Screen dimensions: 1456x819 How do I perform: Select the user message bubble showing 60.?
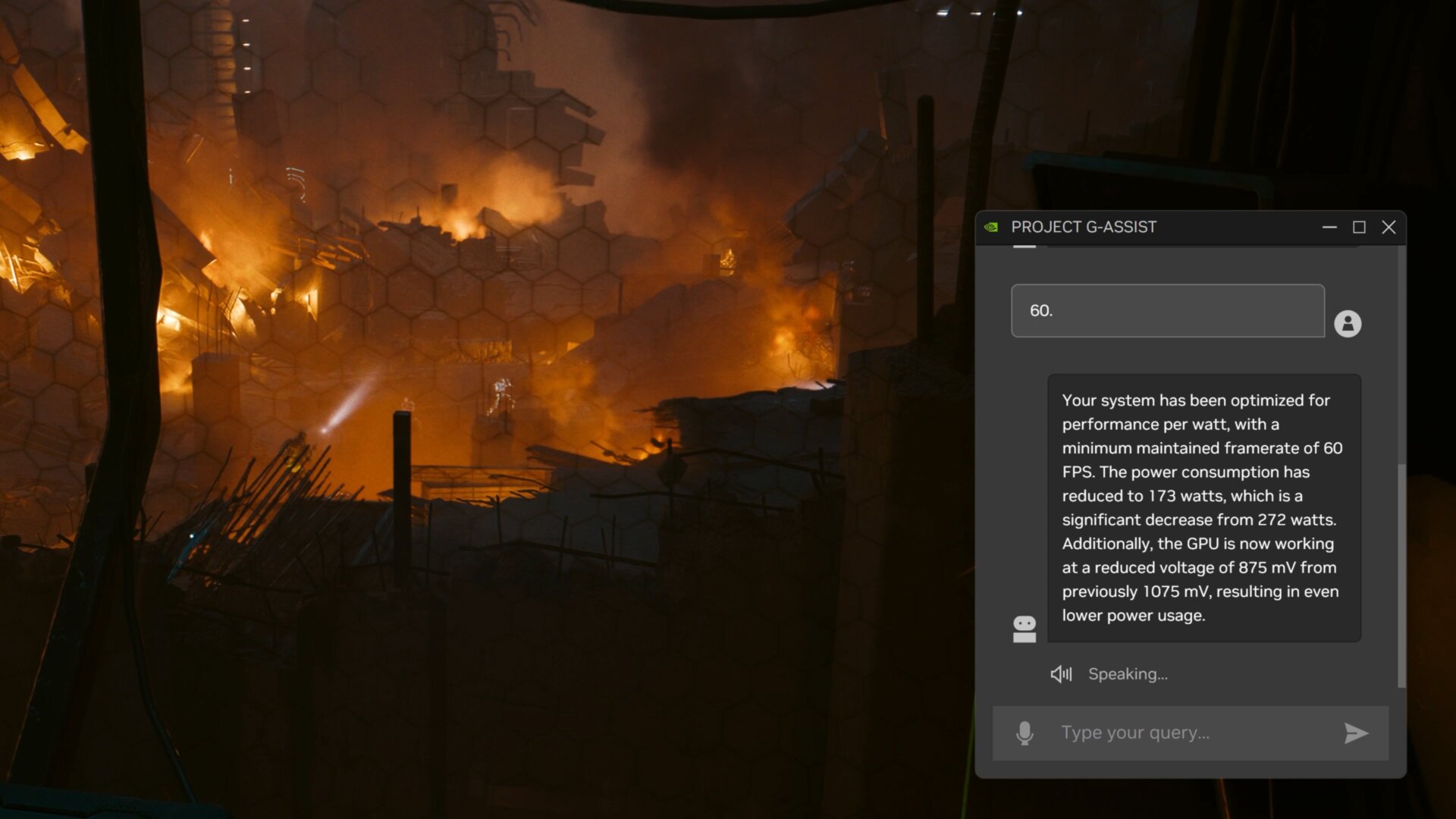[1166, 311]
